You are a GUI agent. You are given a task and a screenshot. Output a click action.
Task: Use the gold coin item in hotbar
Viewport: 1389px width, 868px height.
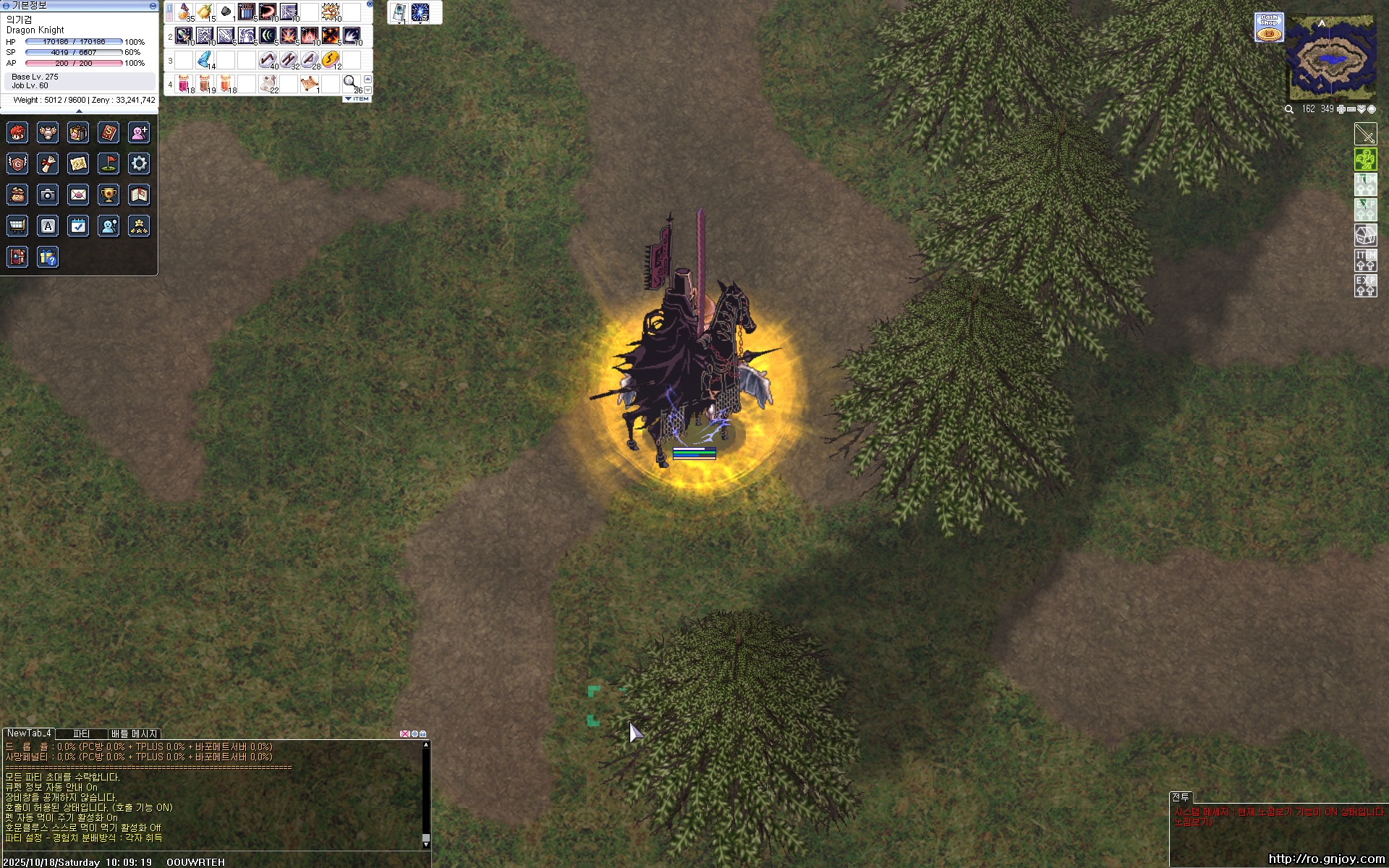point(331,59)
